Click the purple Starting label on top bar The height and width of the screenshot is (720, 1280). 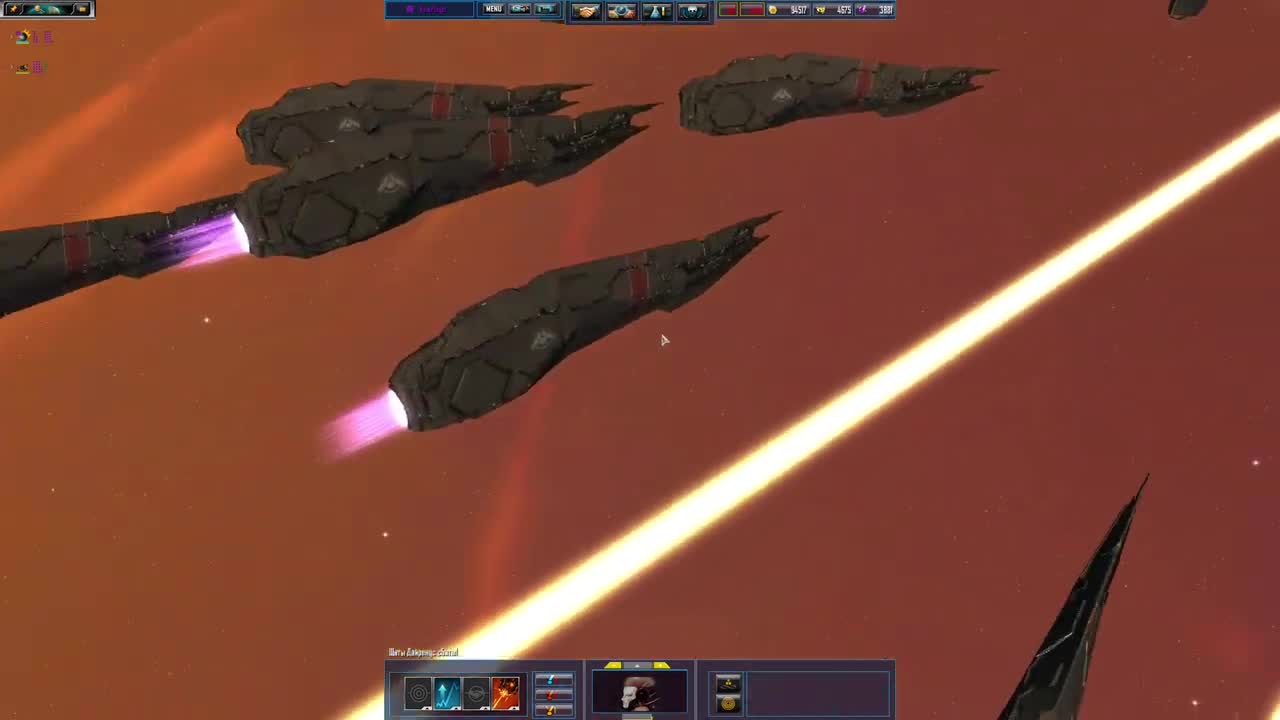[430, 9]
